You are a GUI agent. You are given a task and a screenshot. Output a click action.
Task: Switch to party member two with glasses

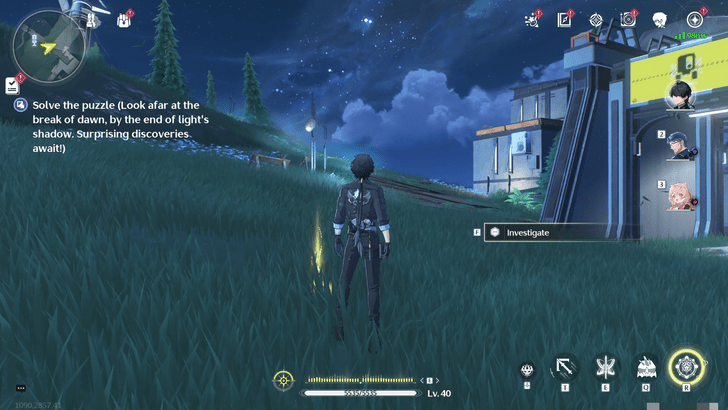[x=684, y=143]
